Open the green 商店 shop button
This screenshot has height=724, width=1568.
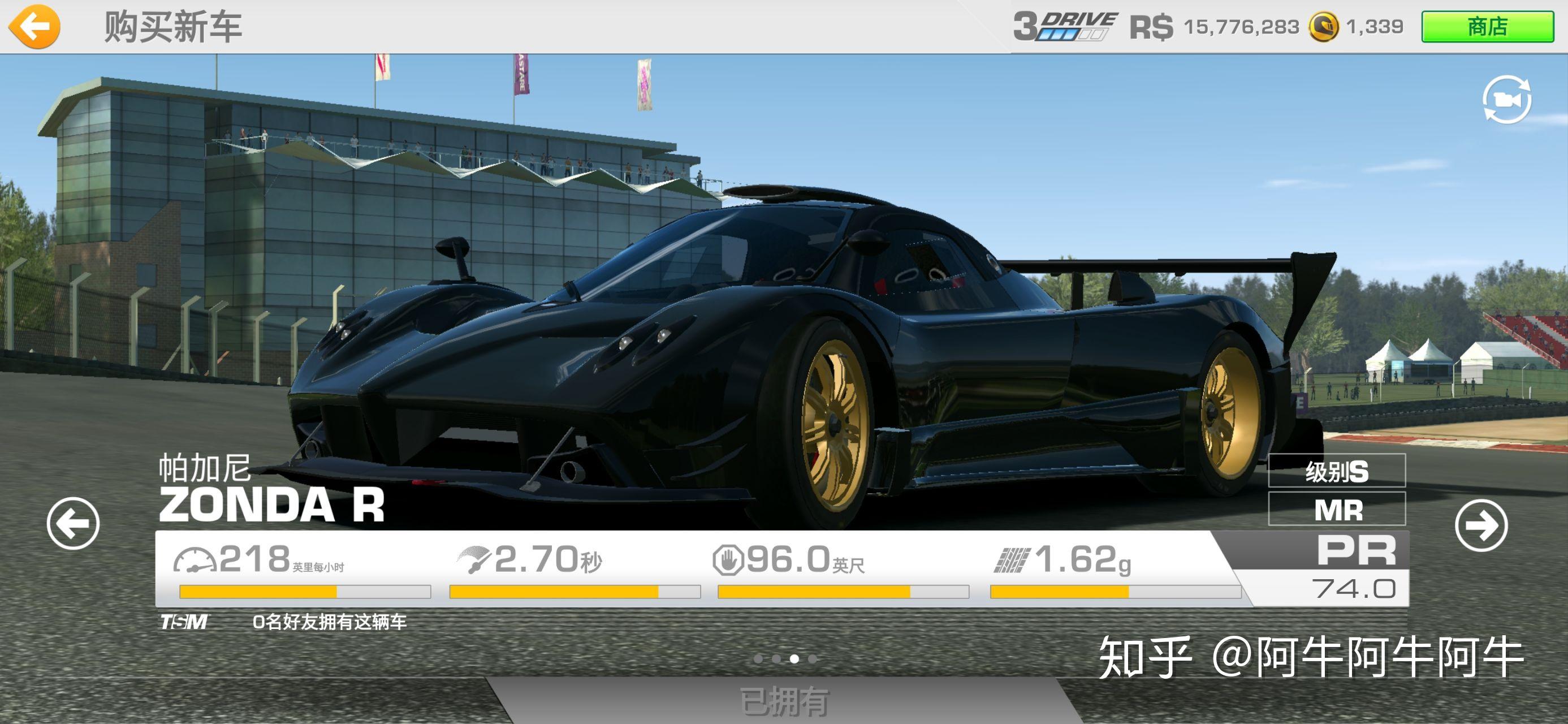coord(1487,27)
